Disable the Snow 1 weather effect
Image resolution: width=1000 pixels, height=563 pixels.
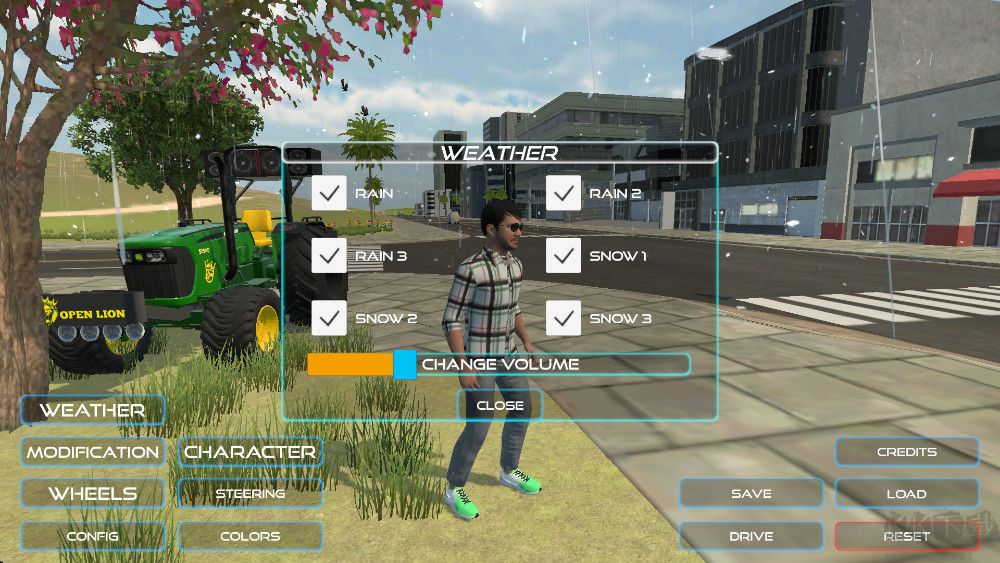pos(564,256)
